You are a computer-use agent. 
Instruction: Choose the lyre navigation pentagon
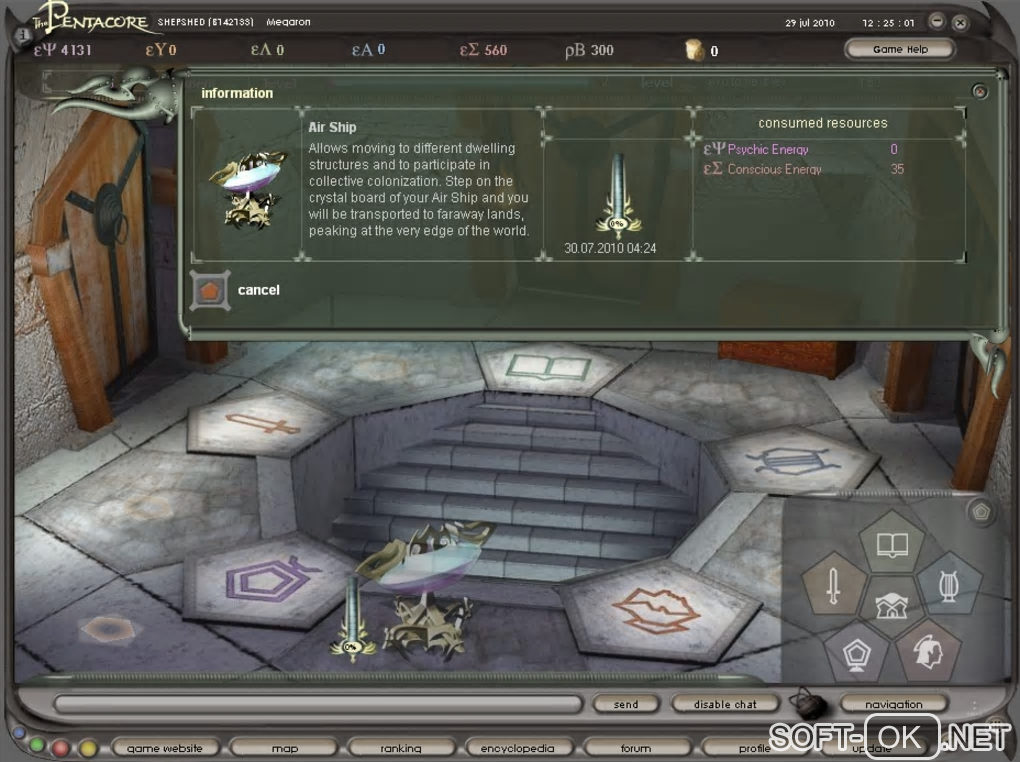coord(948,584)
